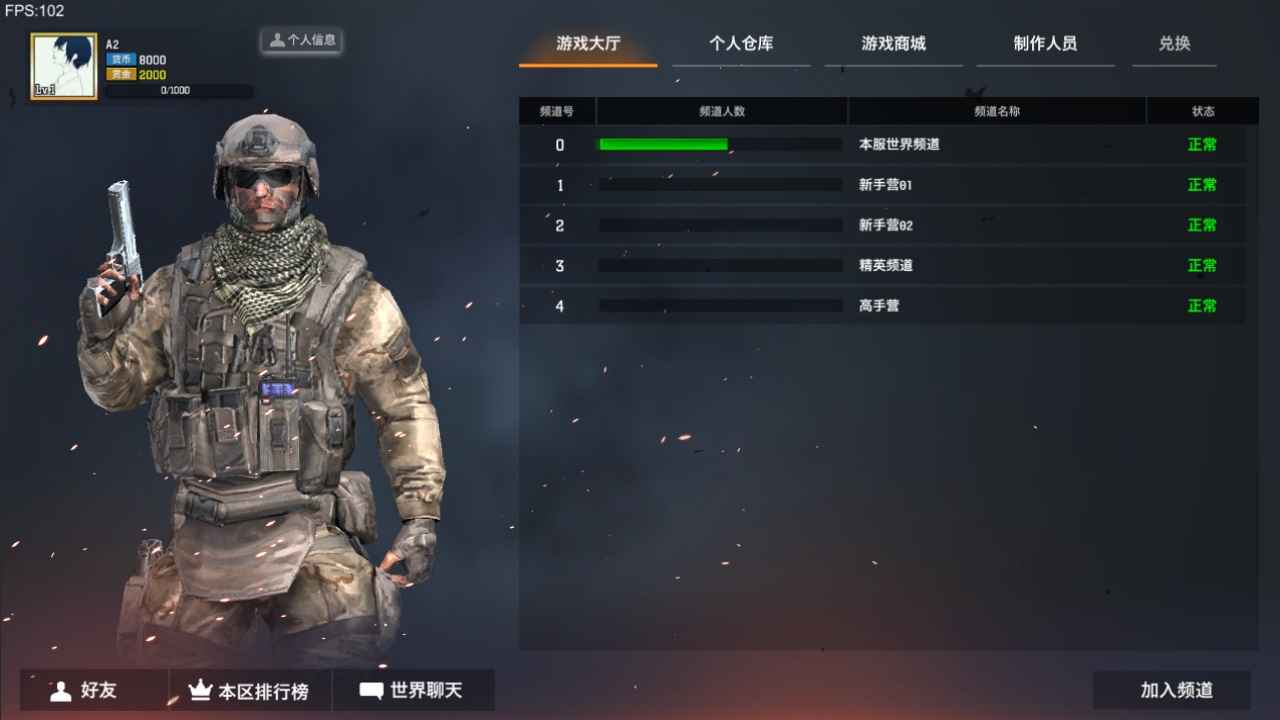Open the 游戏商城 tab
Image resolution: width=1280 pixels, height=720 pixels.
[893, 43]
